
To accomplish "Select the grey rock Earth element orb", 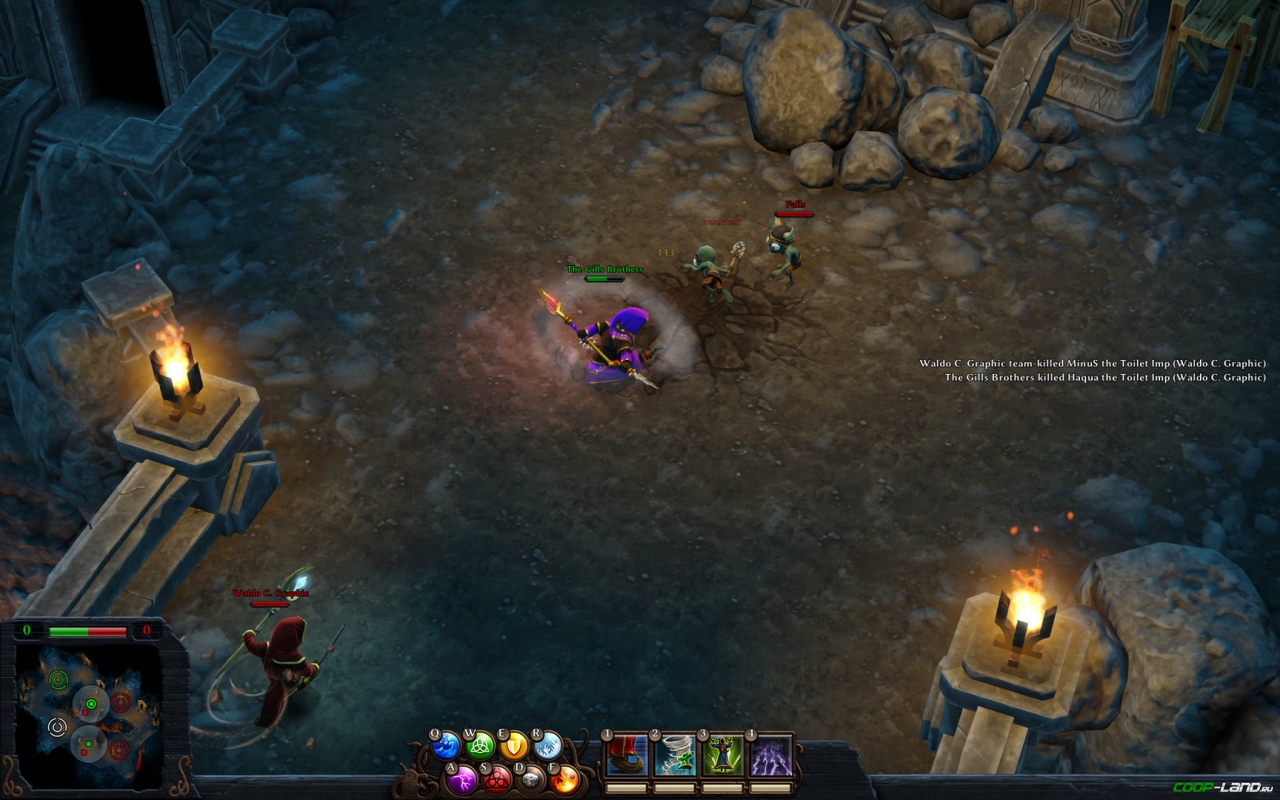I will pyautogui.click(x=531, y=779).
